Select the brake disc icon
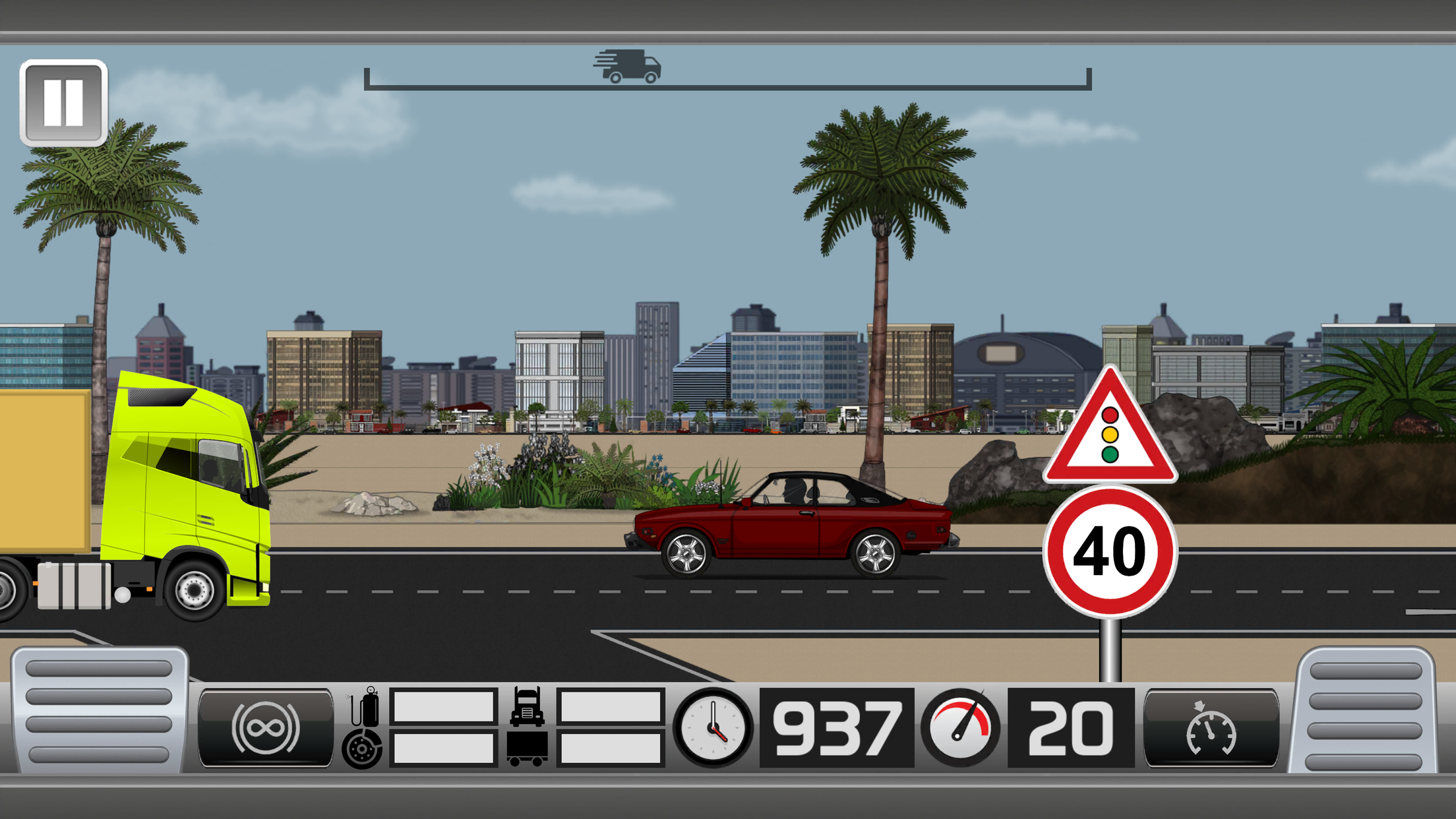 tap(361, 748)
